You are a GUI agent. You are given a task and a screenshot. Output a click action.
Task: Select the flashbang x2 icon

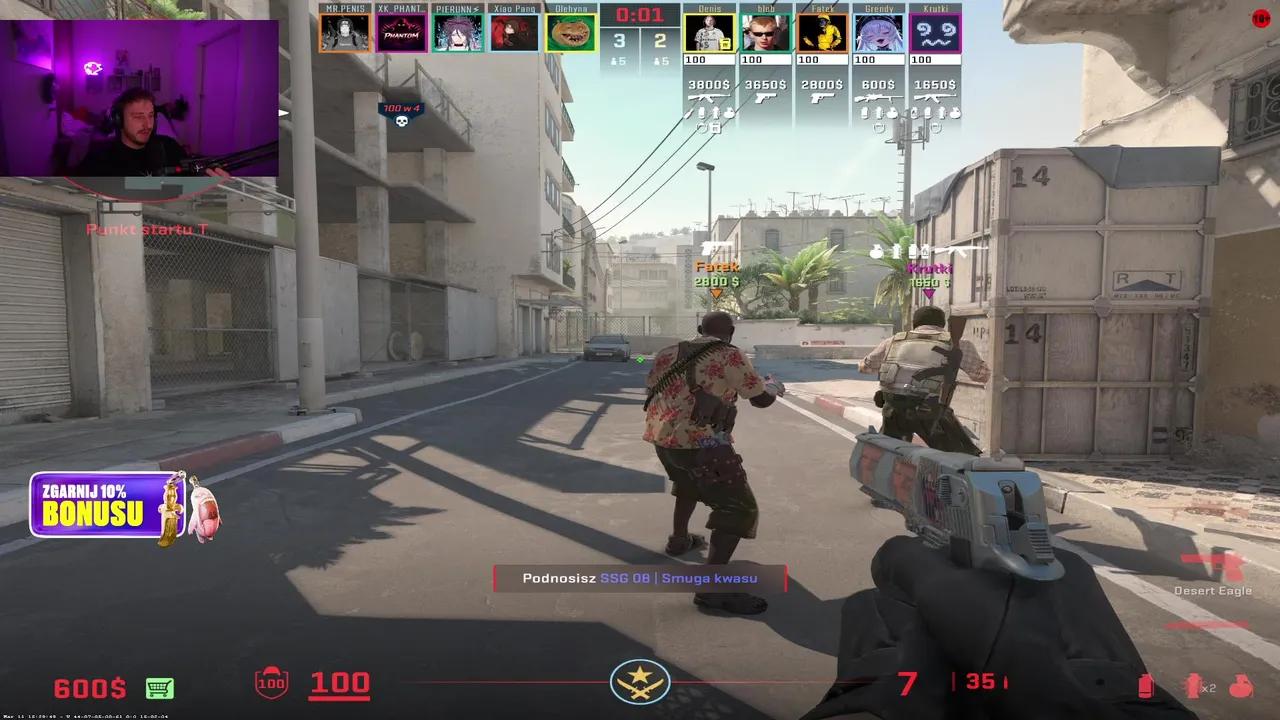[x=1192, y=685]
